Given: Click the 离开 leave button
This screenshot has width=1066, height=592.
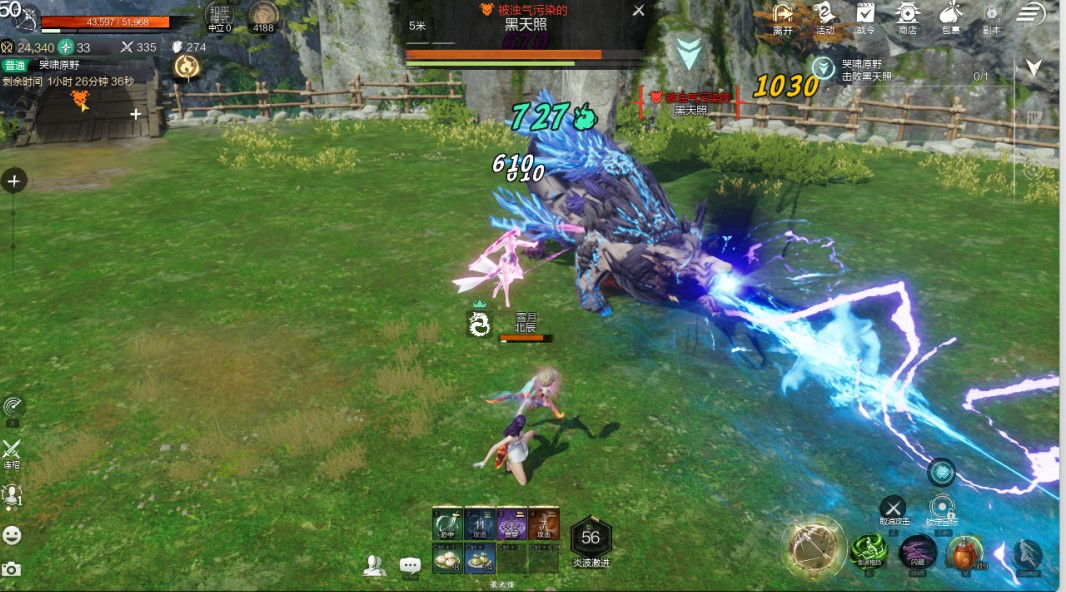Looking at the screenshot, I should [783, 15].
